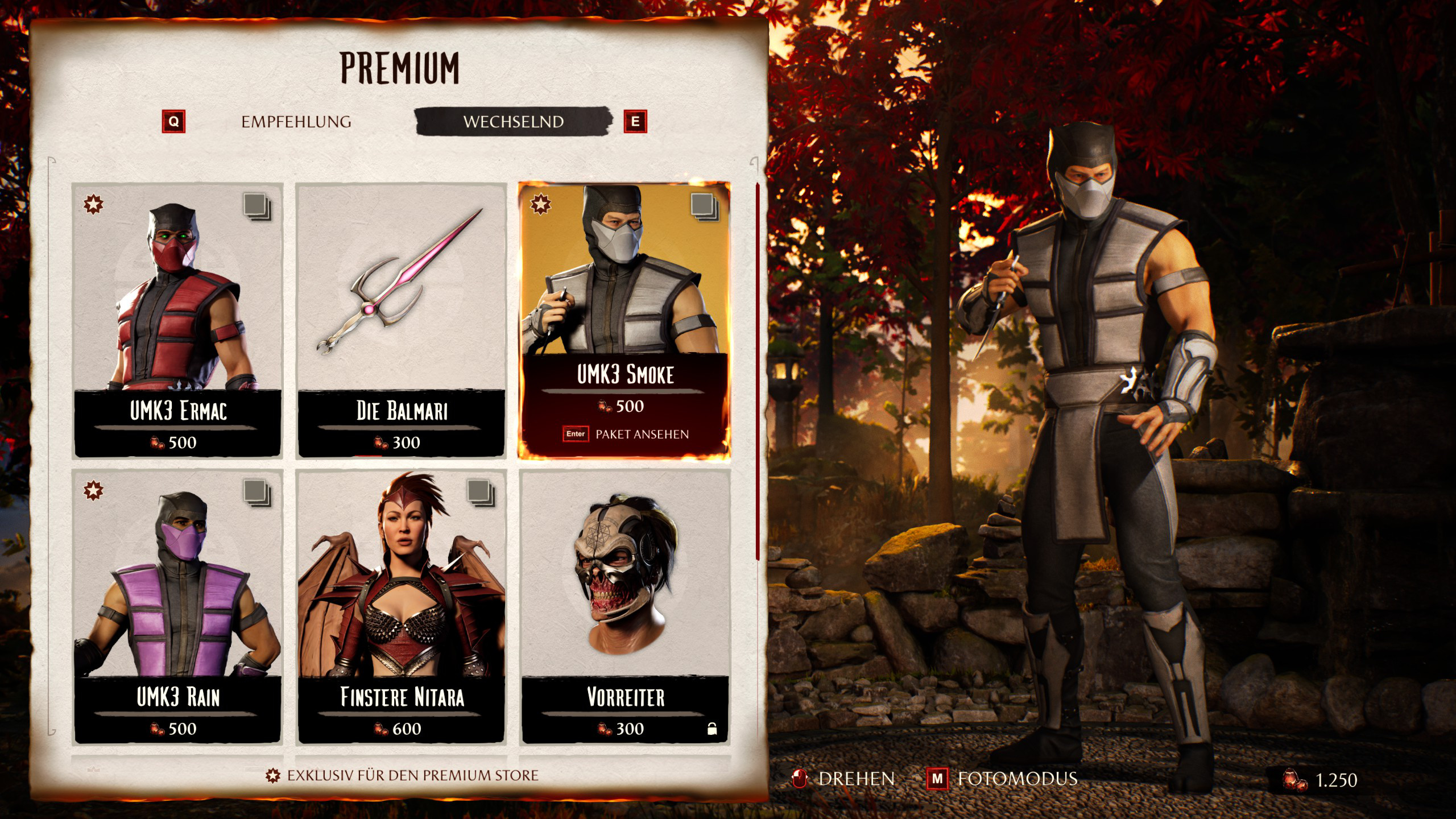Viewport: 1456px width, 819px height.
Task: Choose the Vorreiter mask card
Action: pos(624,606)
